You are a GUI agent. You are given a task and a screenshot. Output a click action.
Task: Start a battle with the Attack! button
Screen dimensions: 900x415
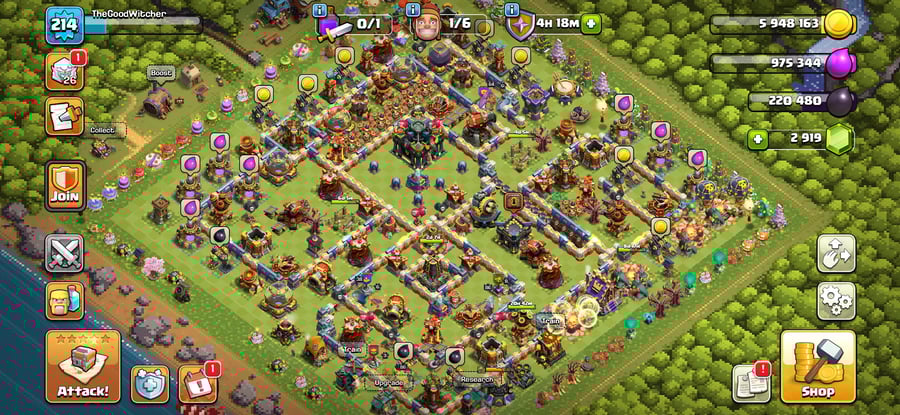[83, 367]
